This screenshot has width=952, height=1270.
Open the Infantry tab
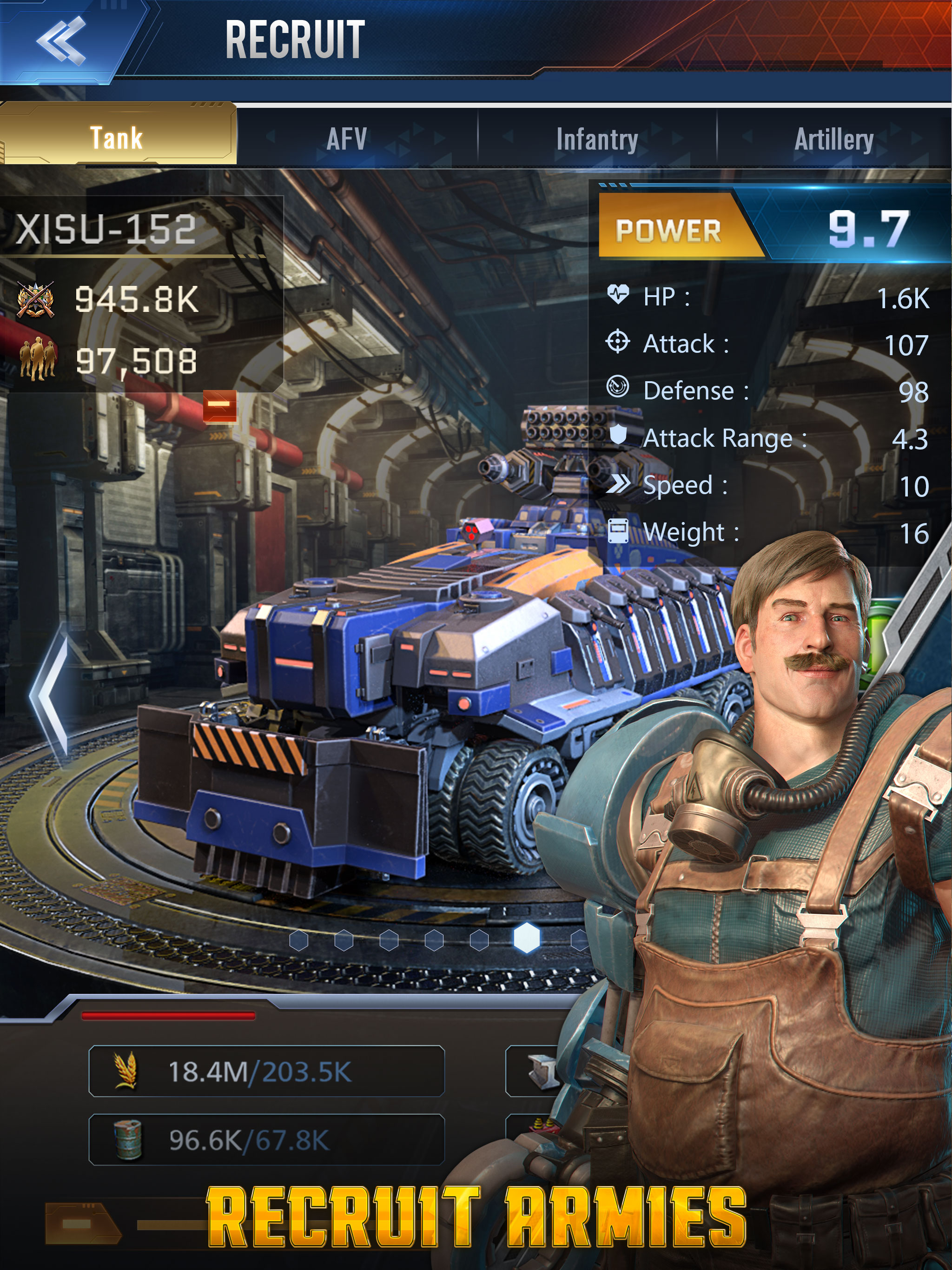(x=596, y=139)
